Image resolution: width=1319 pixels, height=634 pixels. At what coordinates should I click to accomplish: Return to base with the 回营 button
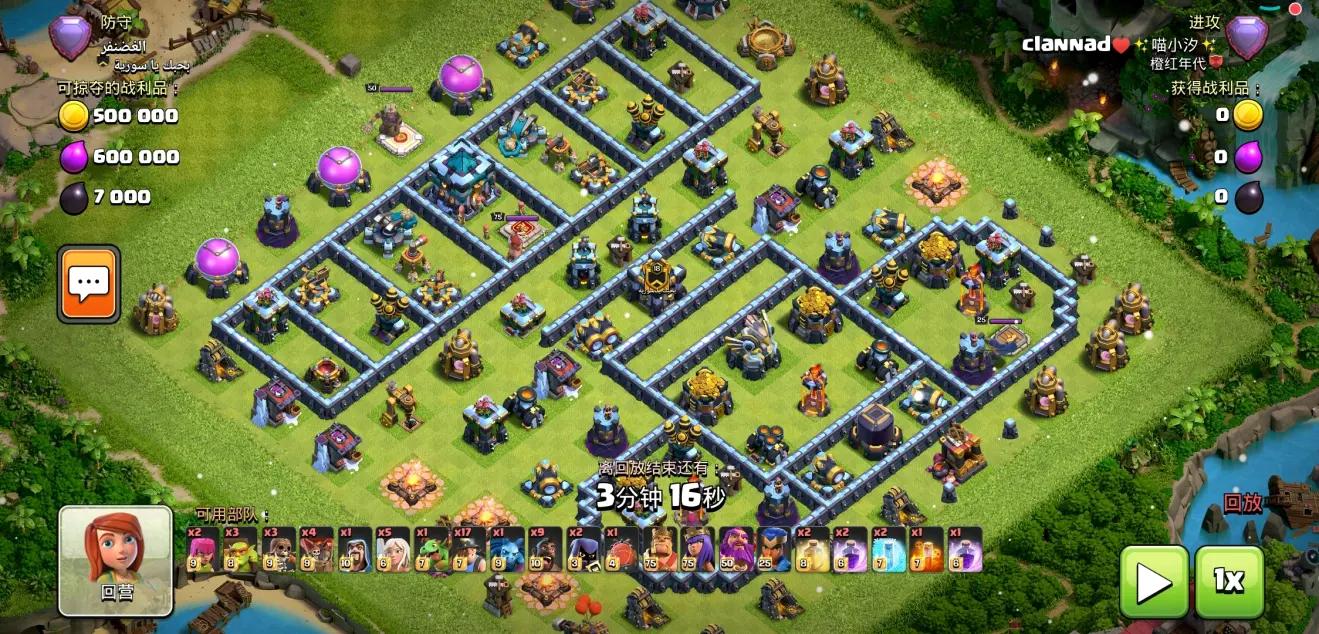[x=115, y=560]
